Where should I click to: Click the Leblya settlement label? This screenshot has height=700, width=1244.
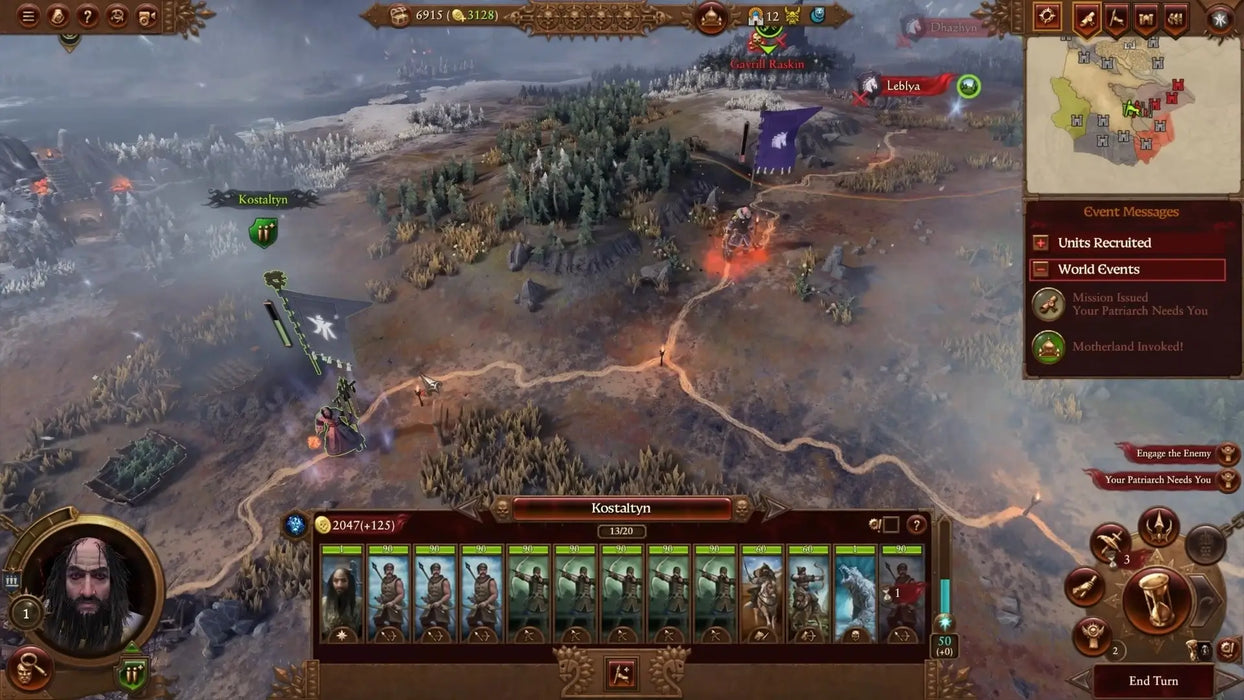903,86
